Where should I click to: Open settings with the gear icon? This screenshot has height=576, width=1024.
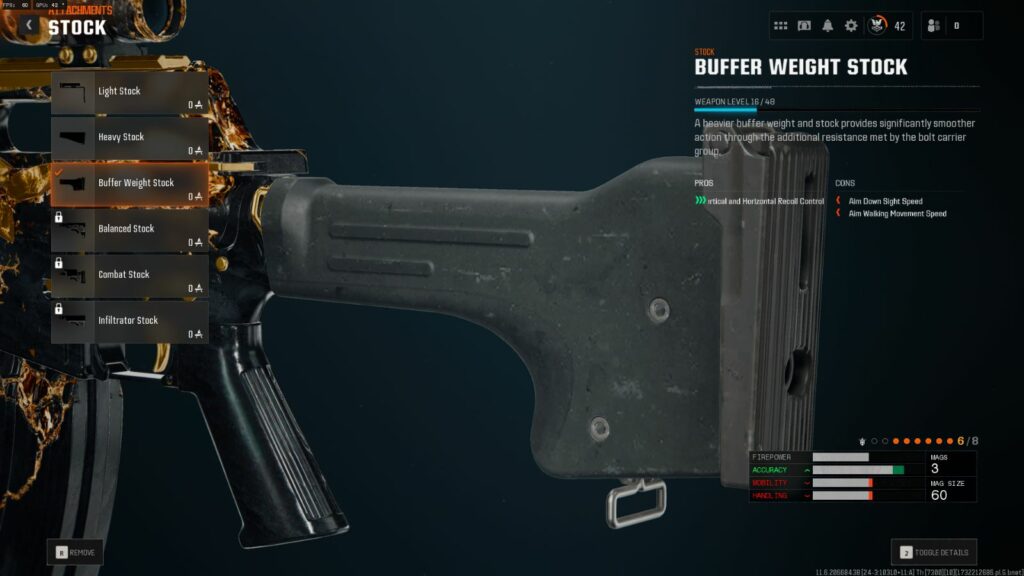(x=851, y=26)
